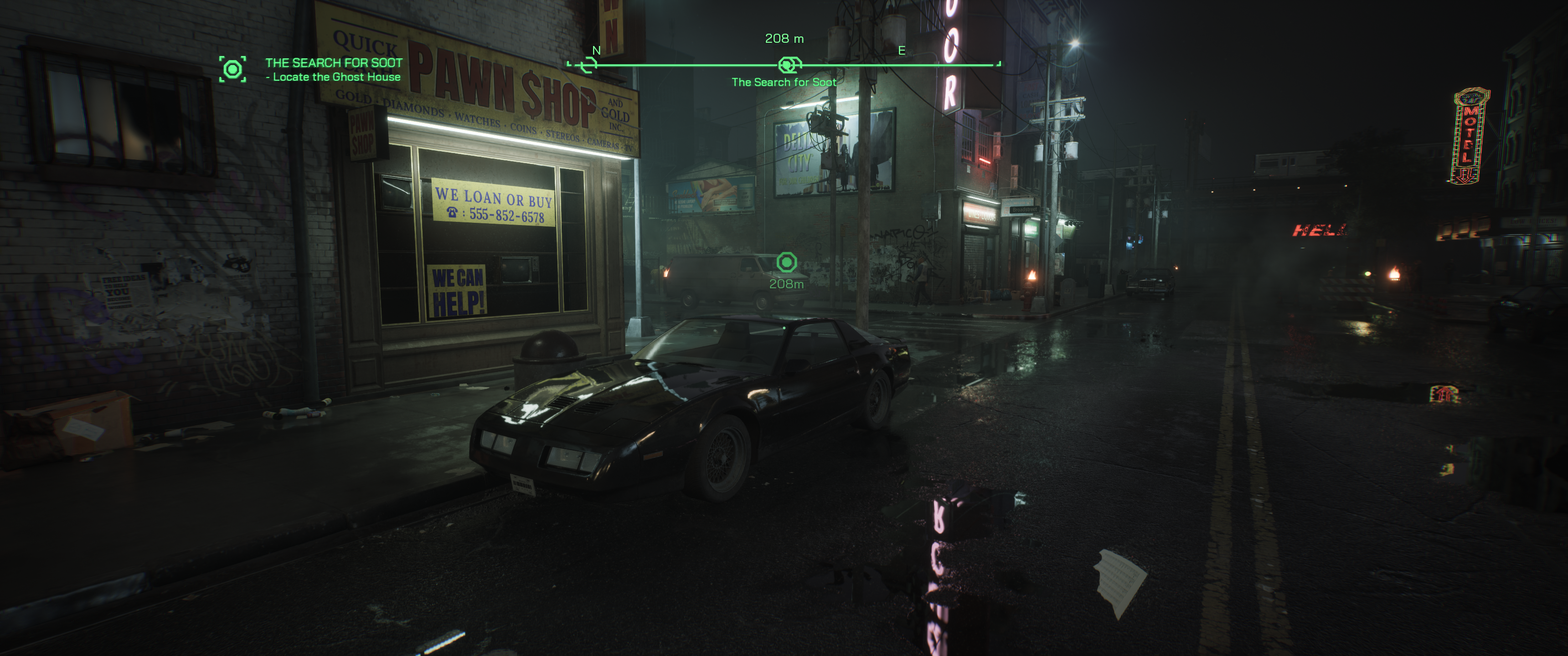This screenshot has height=656, width=1568.
Task: Select the "The Search for Soot" quest title
Action: (x=334, y=63)
